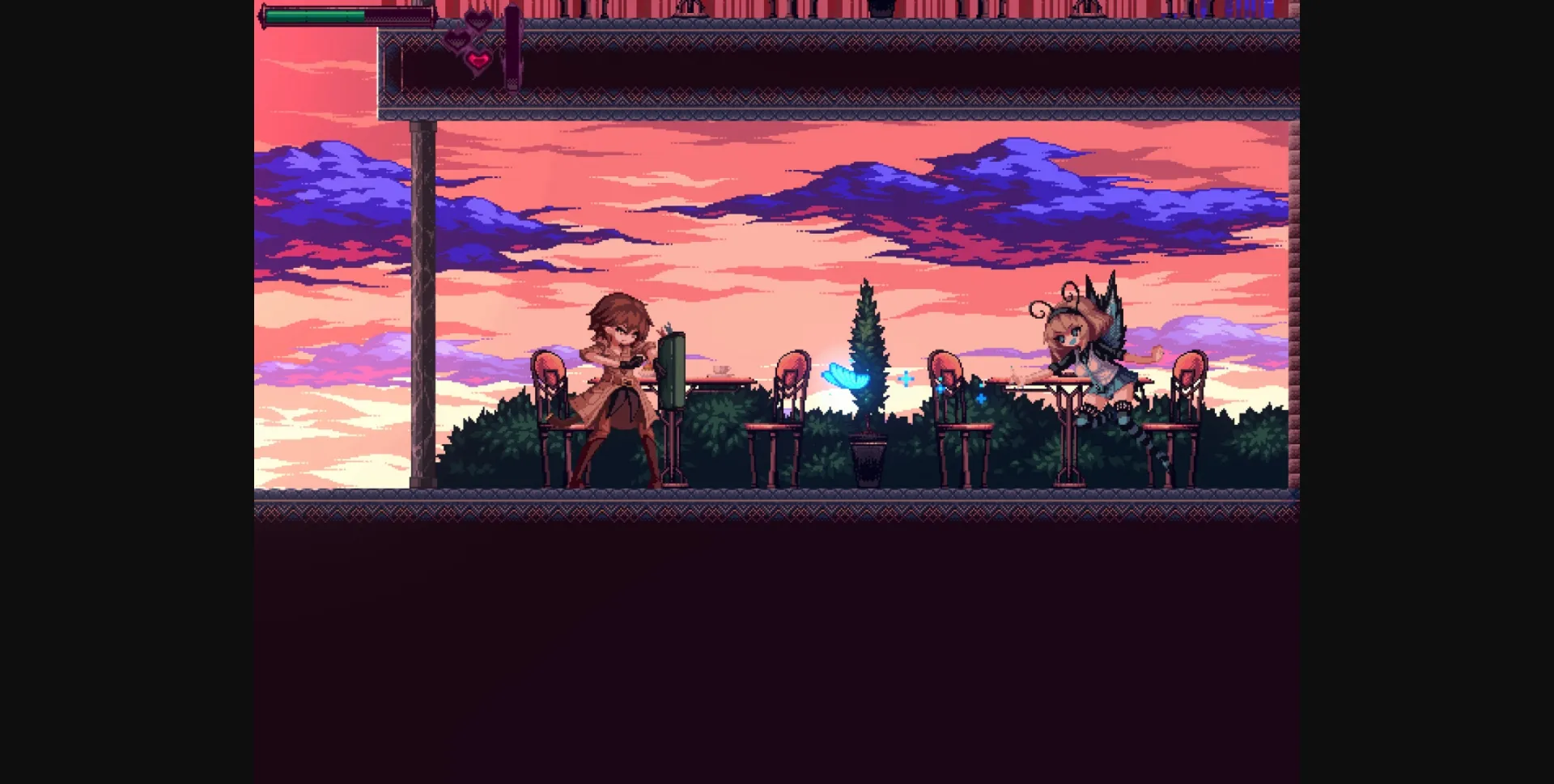The height and width of the screenshot is (784, 1554).
Task: Click the small sparkle above the table
Action: (x=906, y=378)
